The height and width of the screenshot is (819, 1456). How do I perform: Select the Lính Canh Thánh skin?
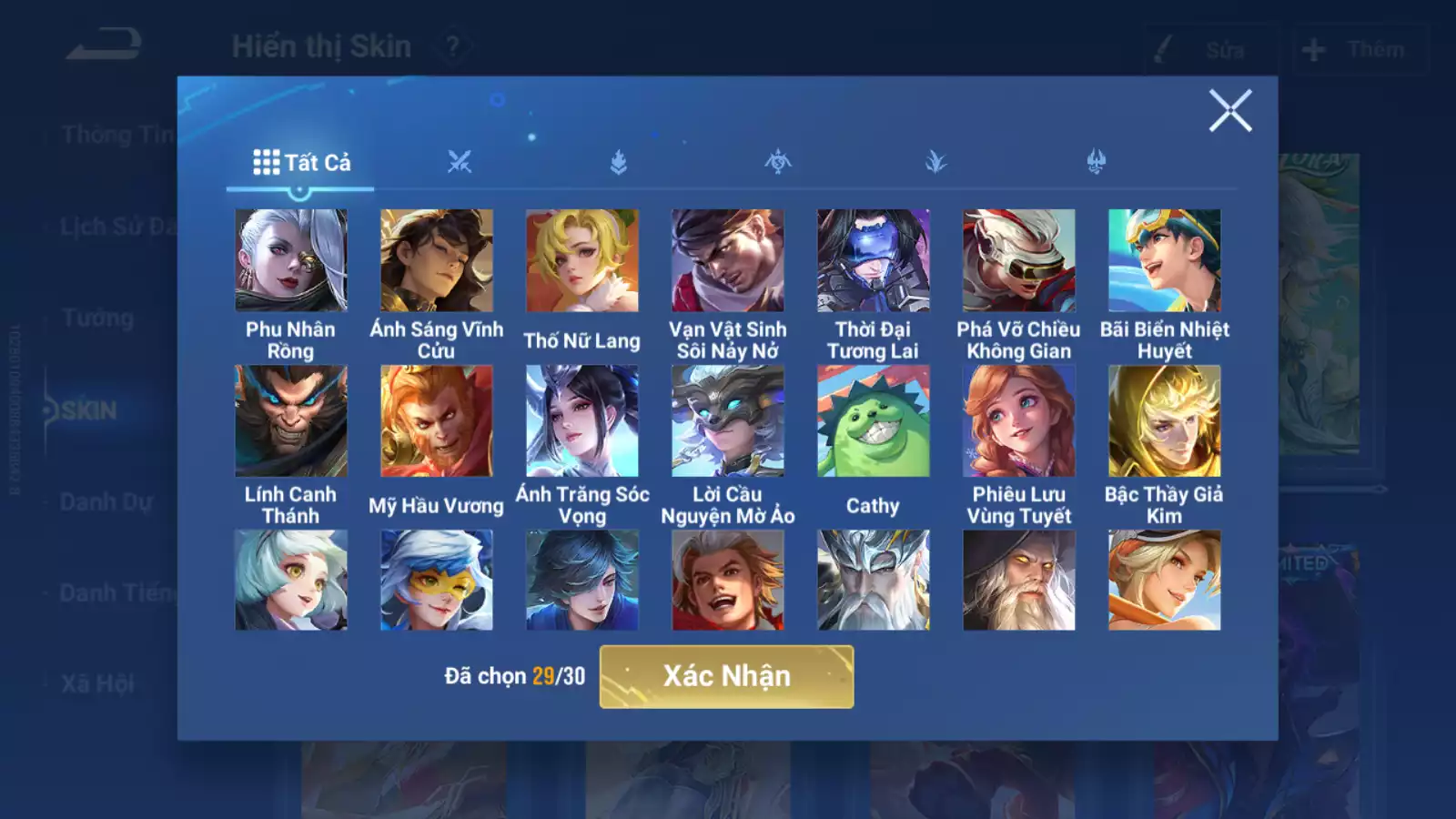pyautogui.click(x=290, y=421)
